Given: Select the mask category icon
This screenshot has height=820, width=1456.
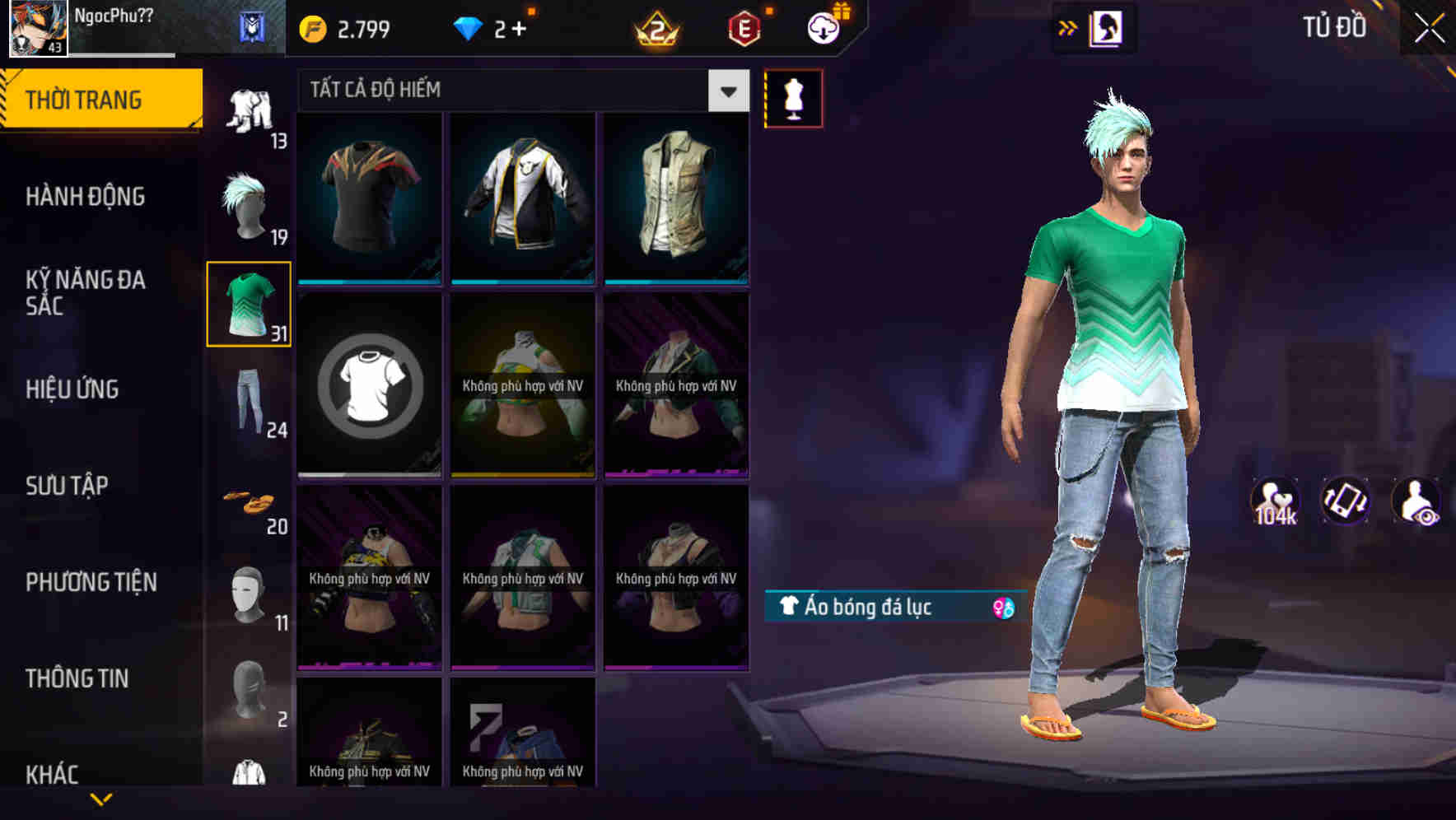Looking at the screenshot, I should tap(248, 594).
